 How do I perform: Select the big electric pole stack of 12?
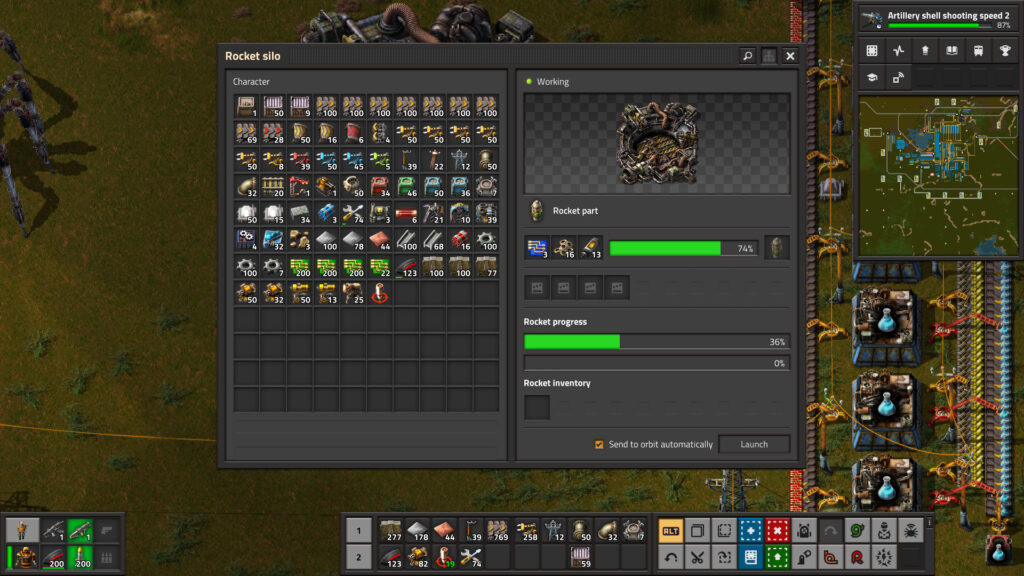(460, 160)
